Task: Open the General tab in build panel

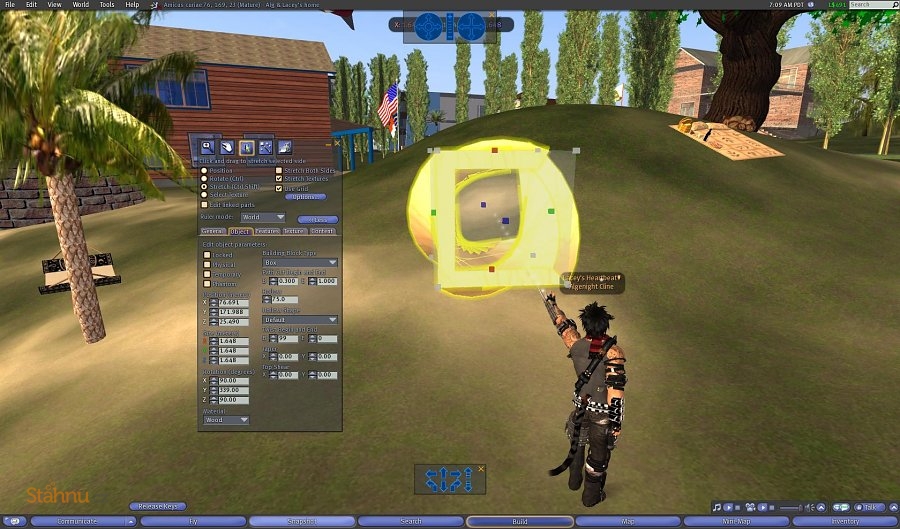Action: point(213,231)
